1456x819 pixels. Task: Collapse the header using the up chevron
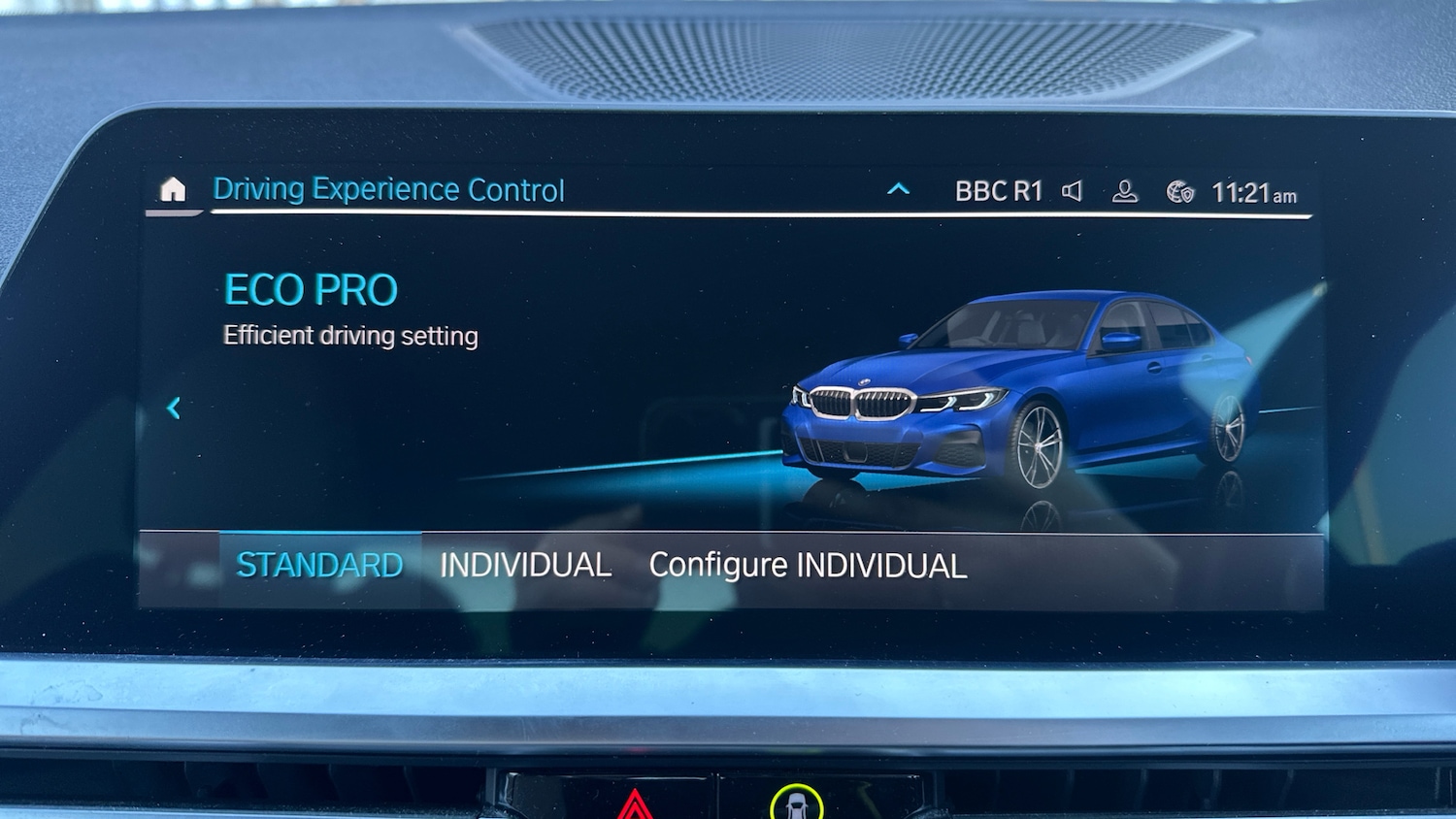pos(899,189)
